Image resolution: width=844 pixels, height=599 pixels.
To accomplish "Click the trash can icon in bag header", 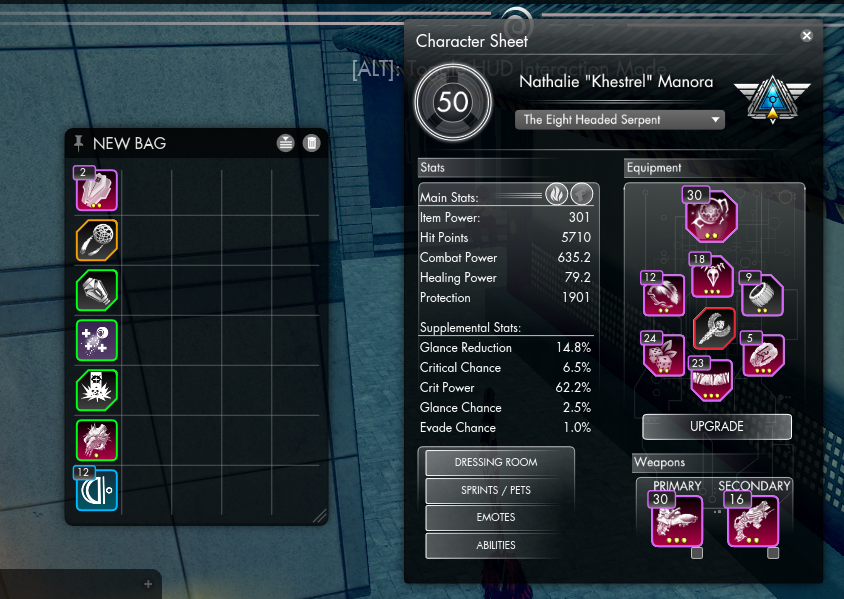I will pos(311,143).
